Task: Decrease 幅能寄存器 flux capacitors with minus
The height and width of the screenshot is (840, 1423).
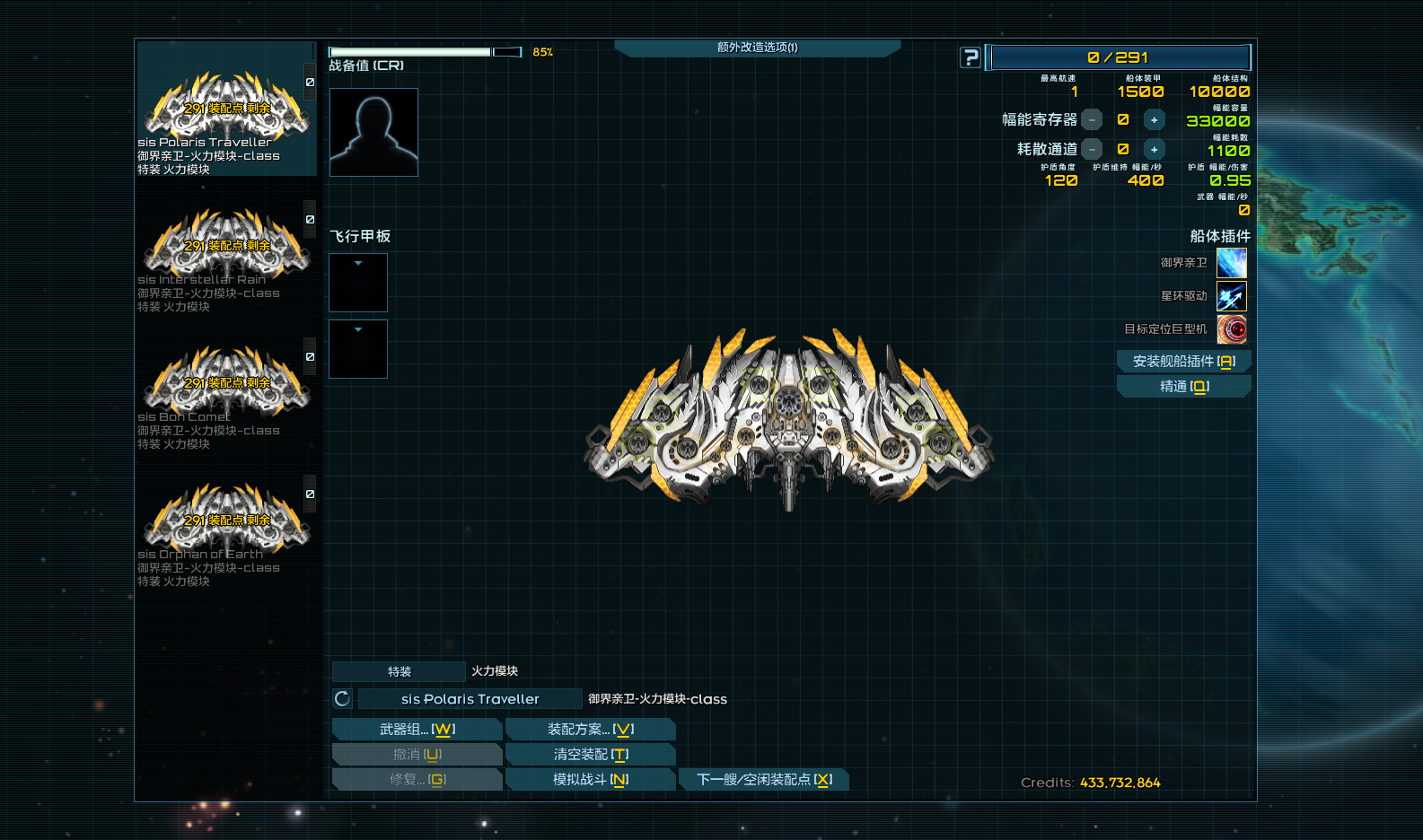Action: 1092,120
